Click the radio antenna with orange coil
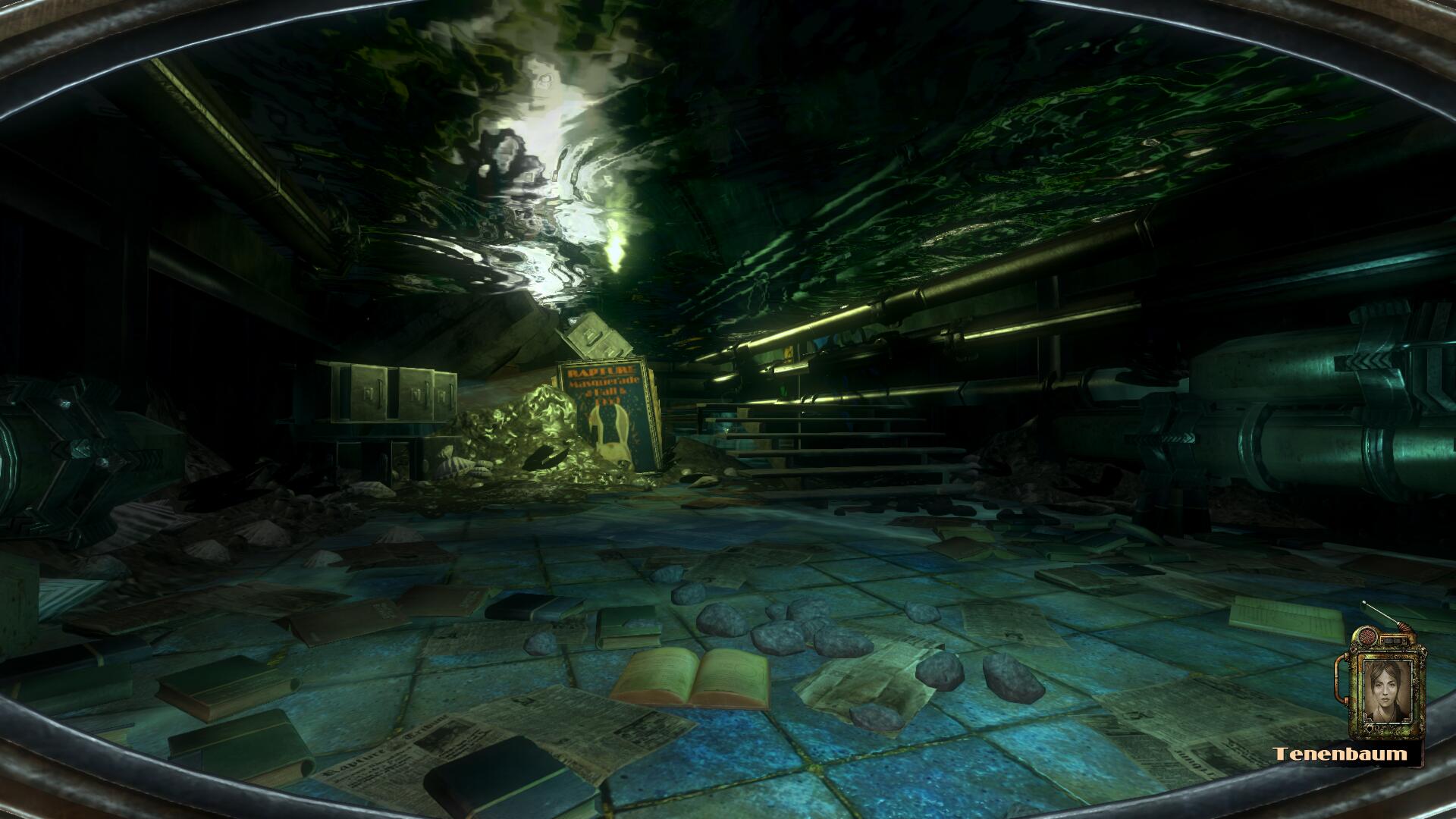The height and width of the screenshot is (819, 1456). [x=1402, y=625]
